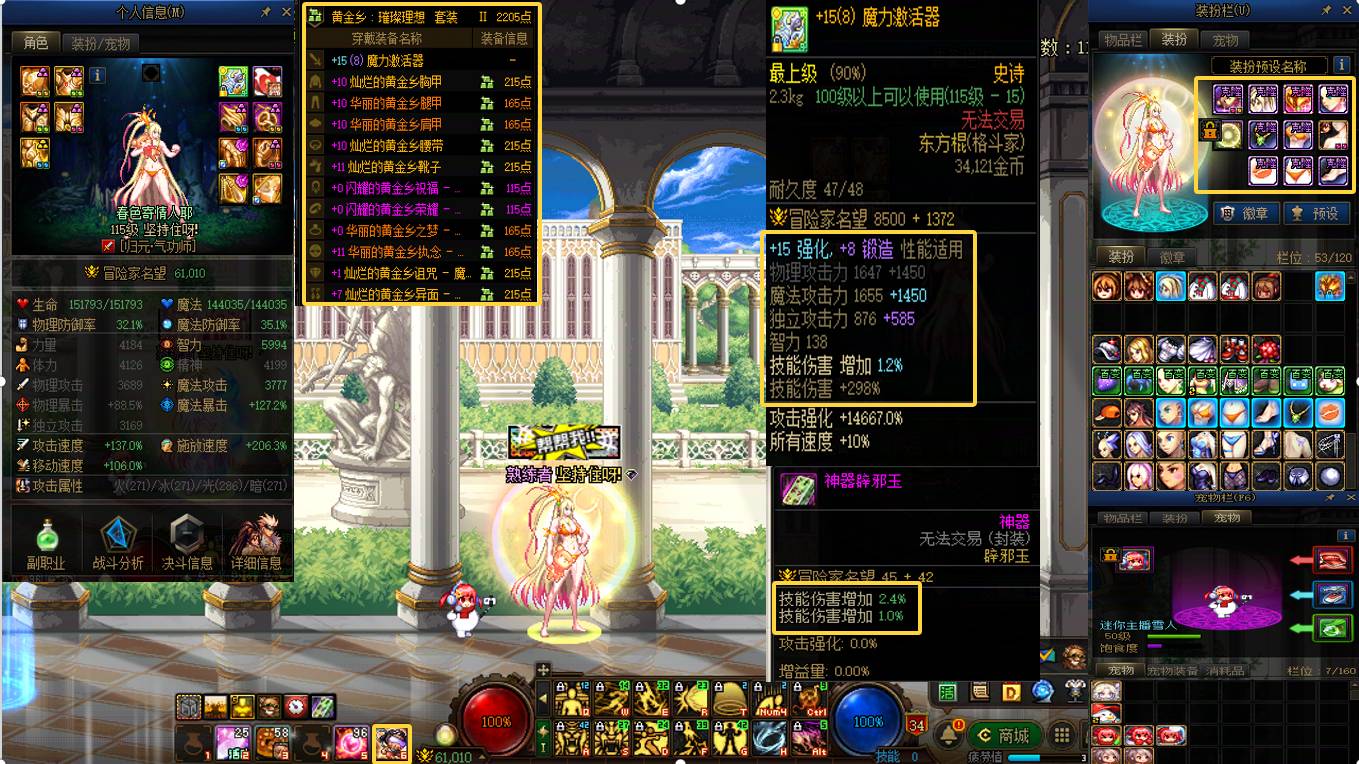Click the 活 event activity icon
The image size is (1359, 764).
(x=947, y=690)
